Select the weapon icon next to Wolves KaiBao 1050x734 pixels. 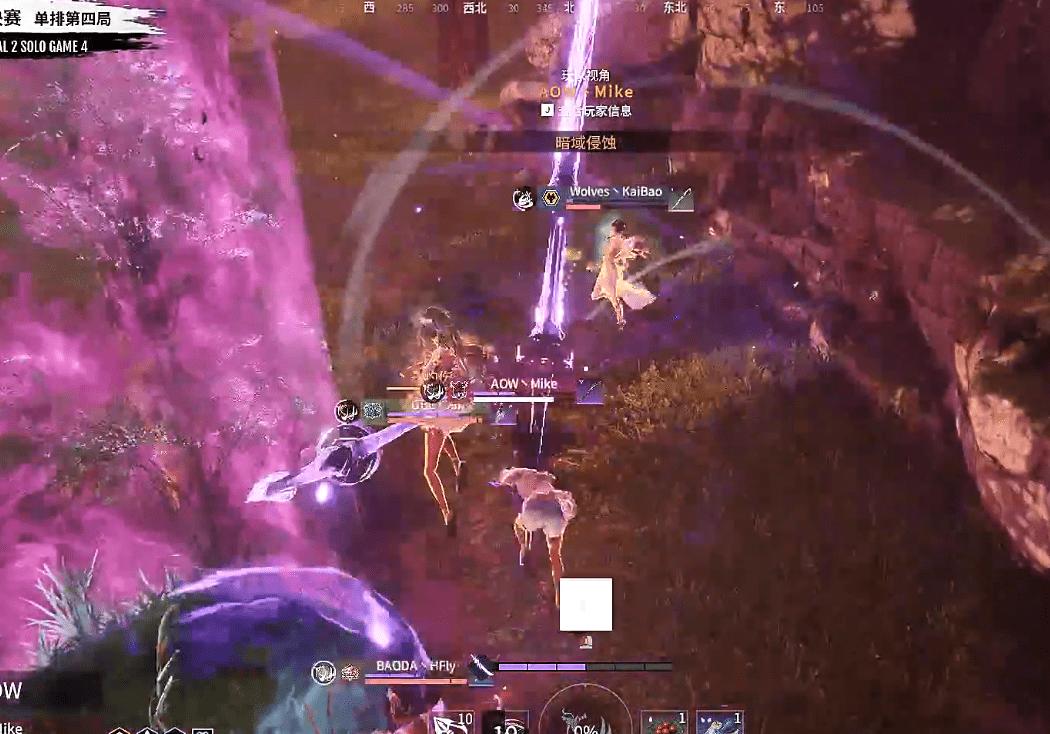pos(681,198)
